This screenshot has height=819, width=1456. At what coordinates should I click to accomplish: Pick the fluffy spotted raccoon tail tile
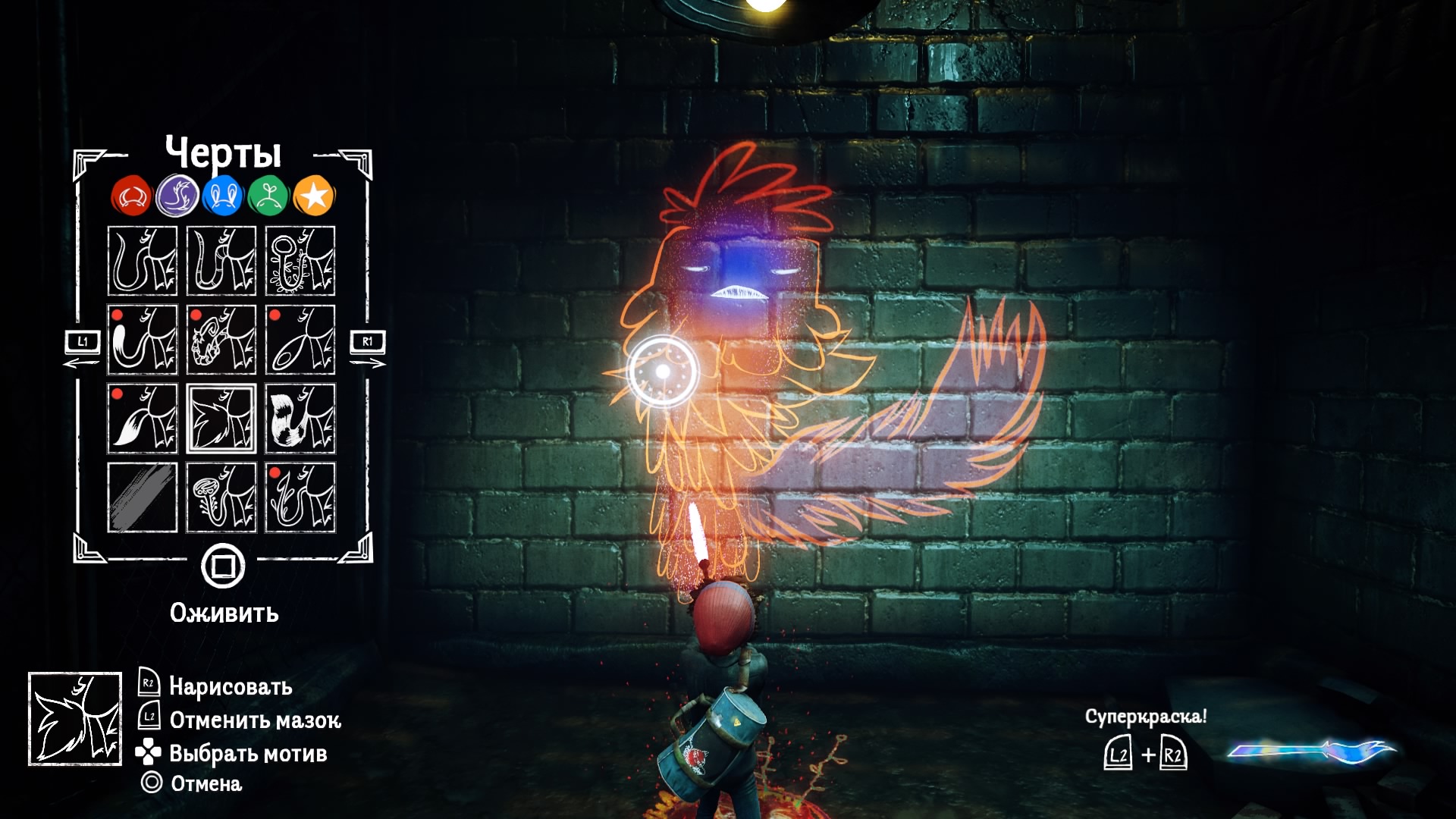300,419
